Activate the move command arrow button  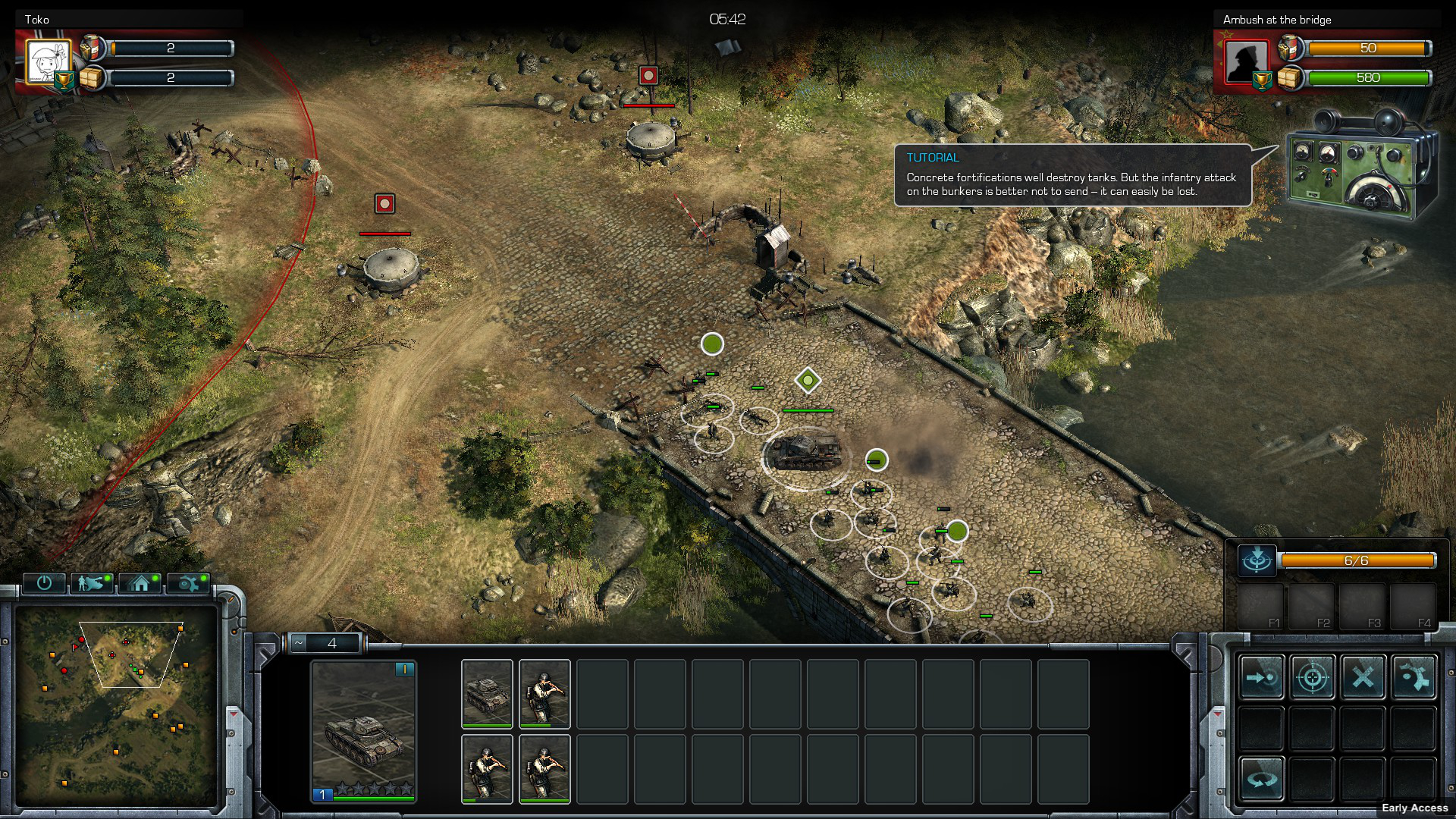[1262, 676]
